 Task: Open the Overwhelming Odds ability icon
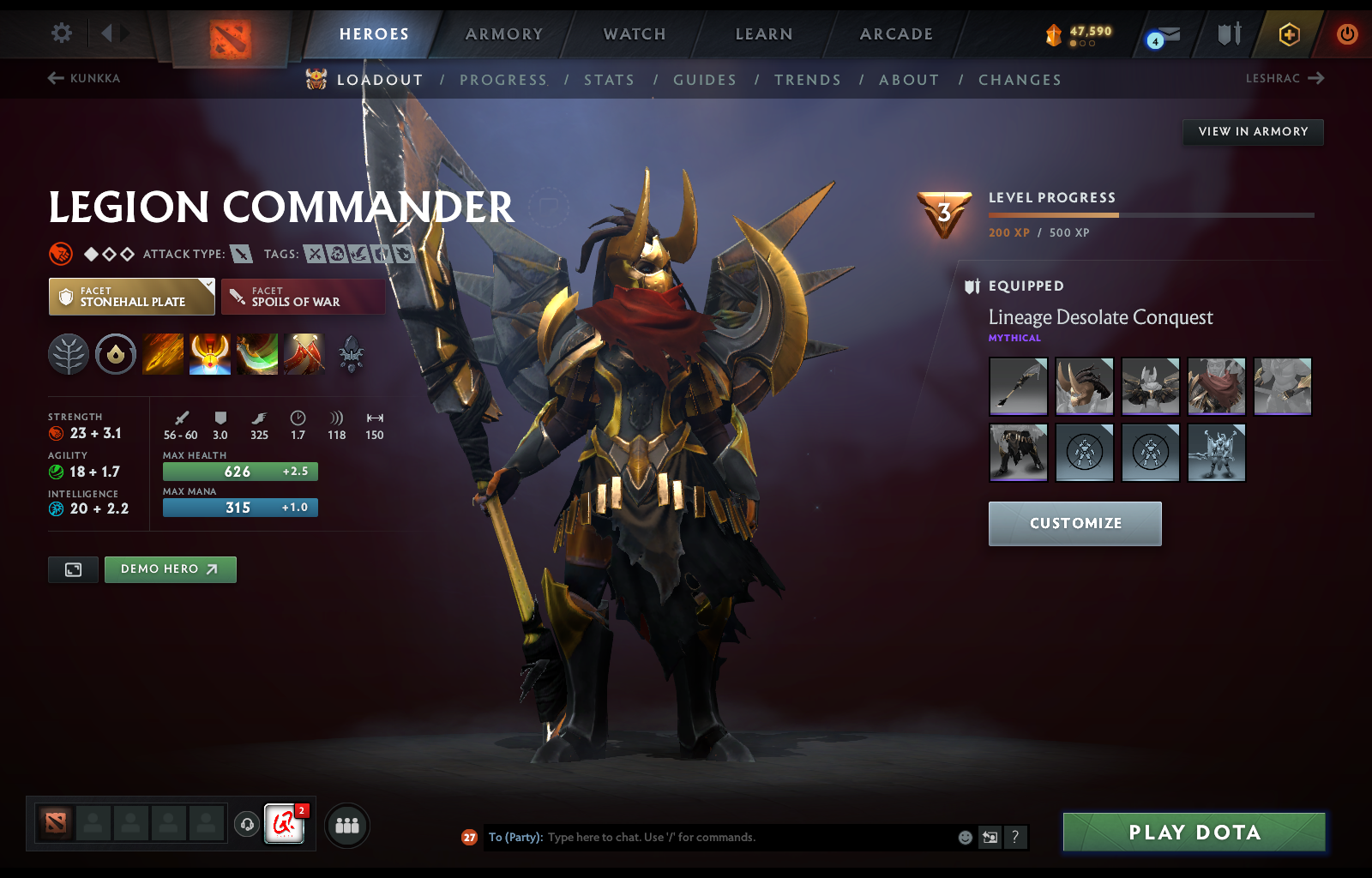(x=163, y=354)
